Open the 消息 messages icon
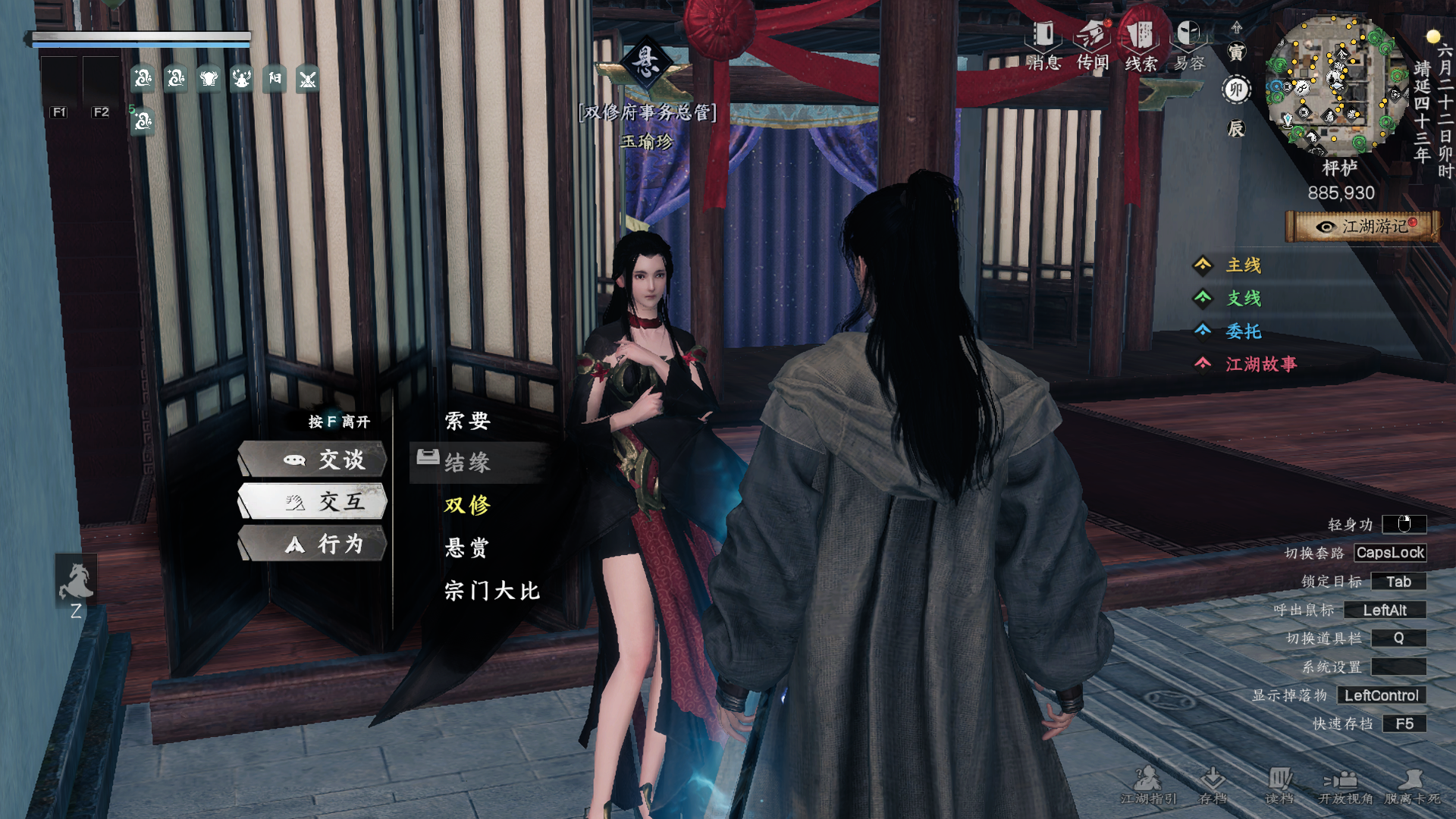This screenshot has width=1456, height=819. pyautogui.click(x=1043, y=45)
